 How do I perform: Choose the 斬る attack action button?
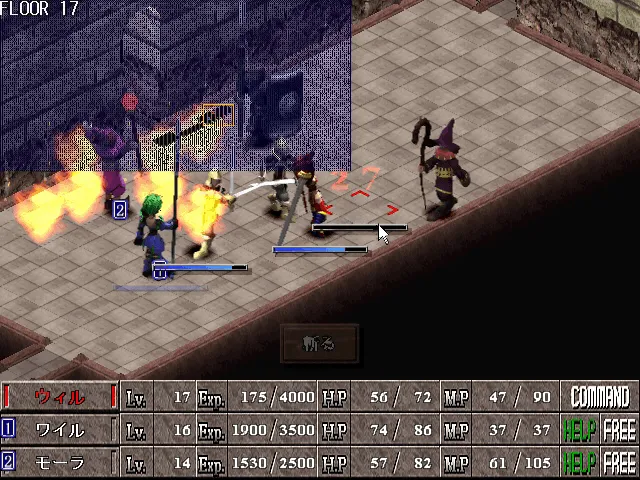[319, 344]
